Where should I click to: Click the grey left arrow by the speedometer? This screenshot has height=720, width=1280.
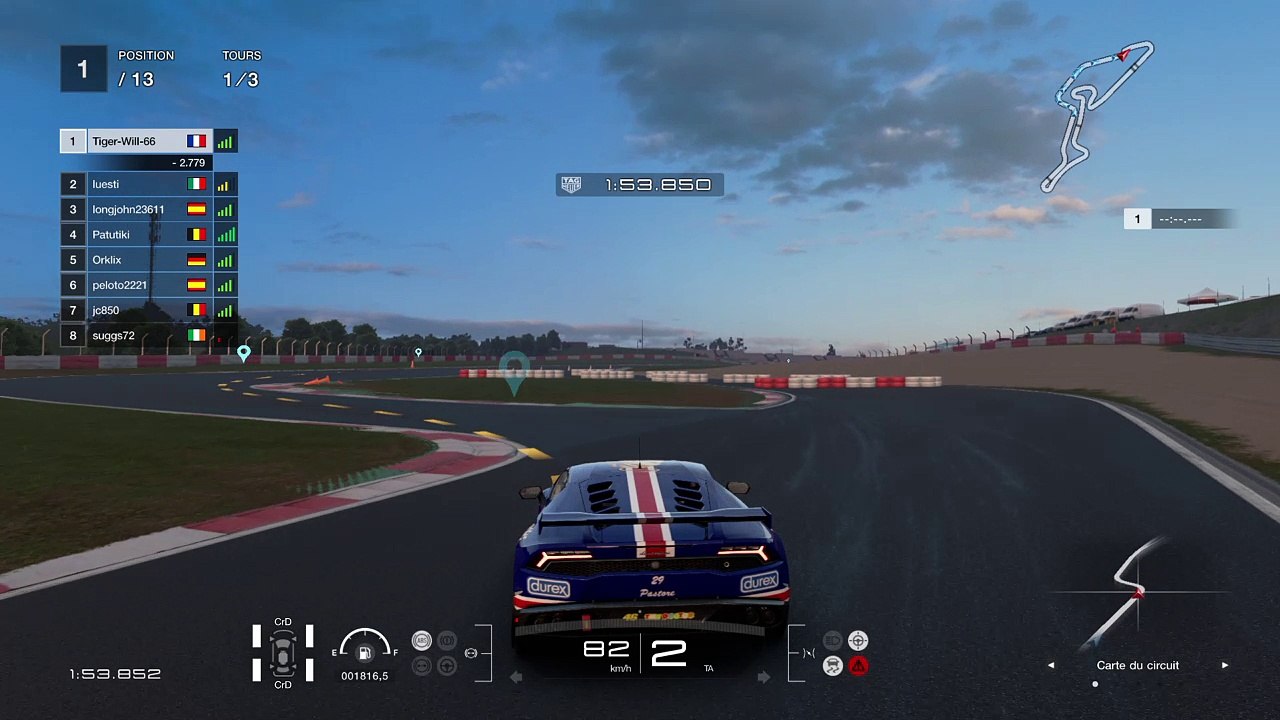tap(516, 677)
